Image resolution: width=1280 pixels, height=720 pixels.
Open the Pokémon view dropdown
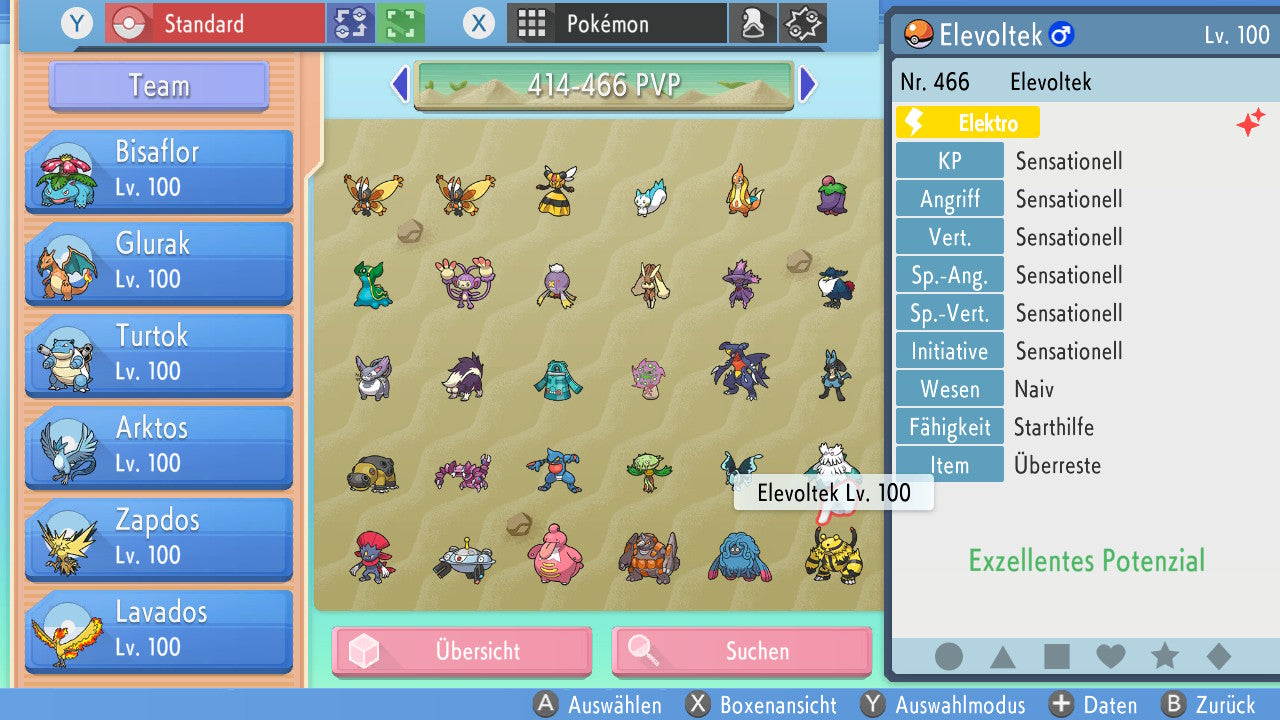pos(617,22)
